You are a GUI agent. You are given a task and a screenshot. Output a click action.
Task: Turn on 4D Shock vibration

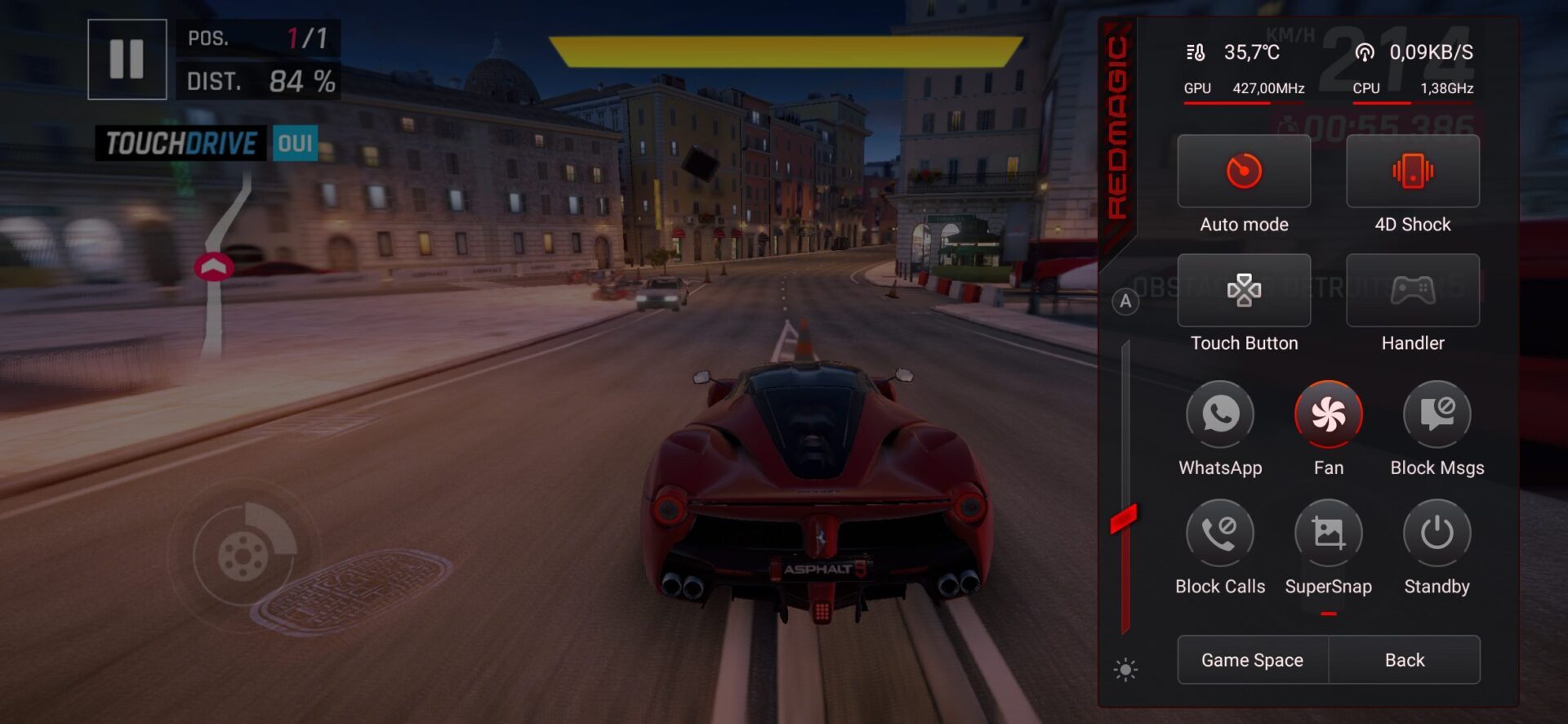1412,172
